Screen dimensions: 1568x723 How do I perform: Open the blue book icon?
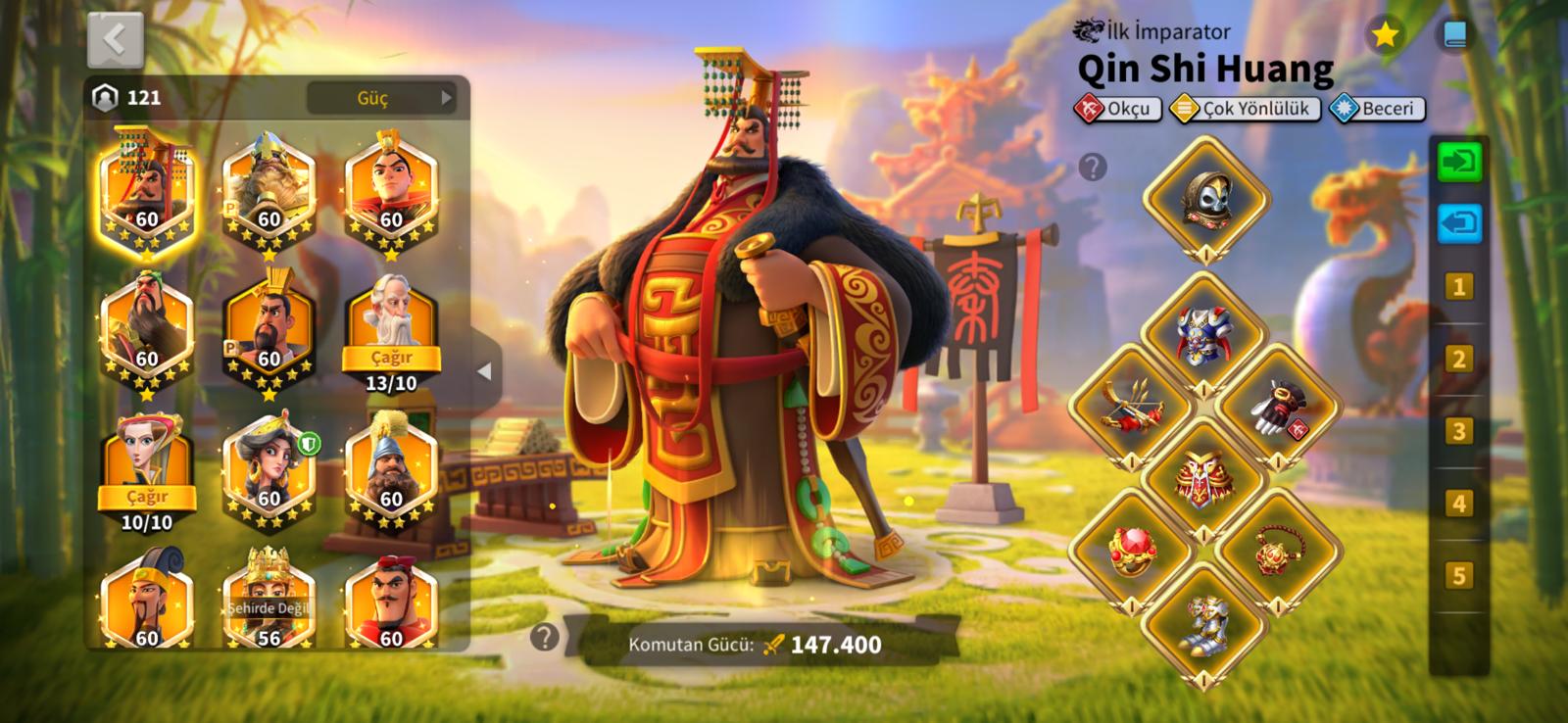(x=1454, y=36)
